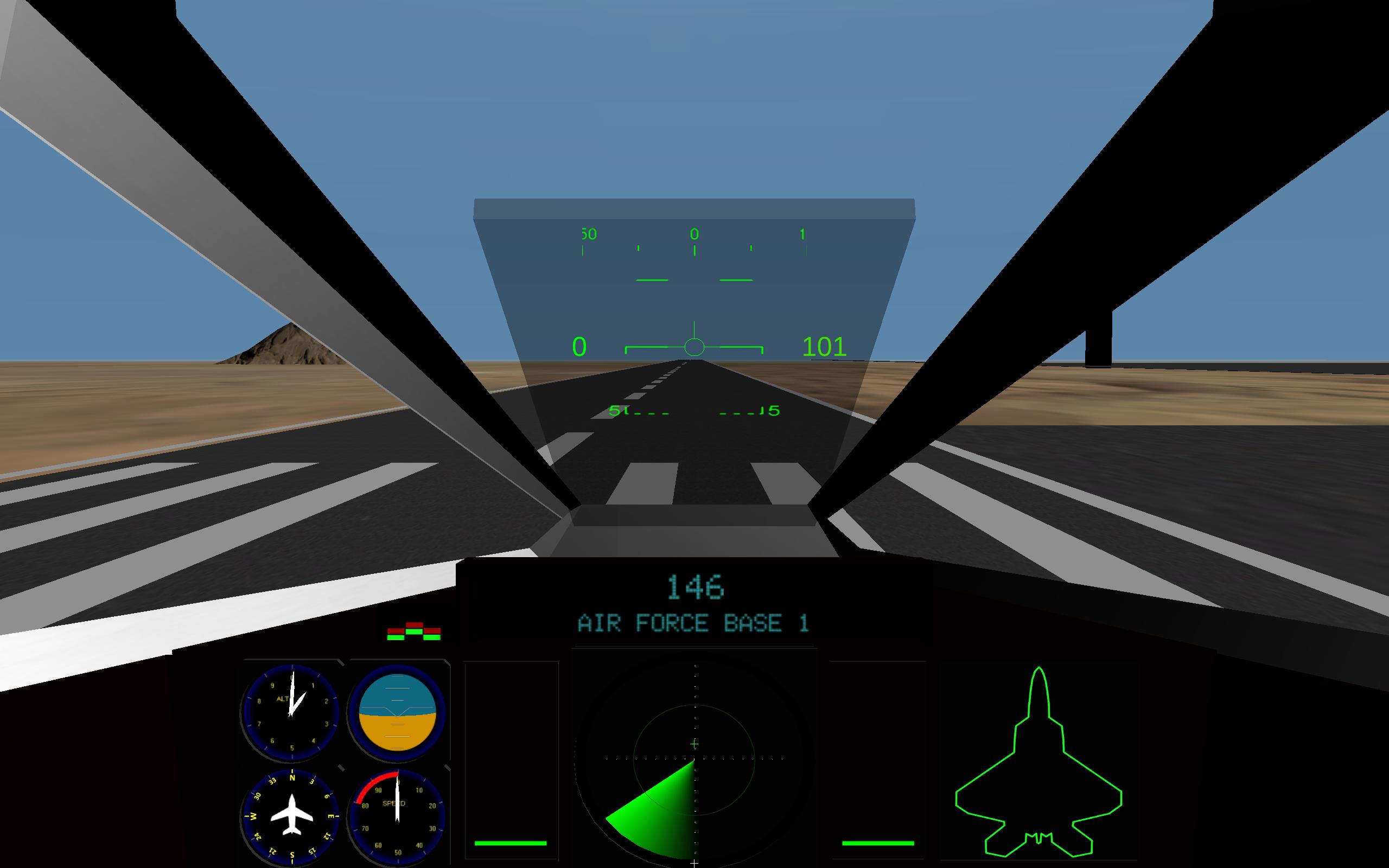Click the HUD altitude readout 101
1389x868 pixels.
tap(825, 346)
